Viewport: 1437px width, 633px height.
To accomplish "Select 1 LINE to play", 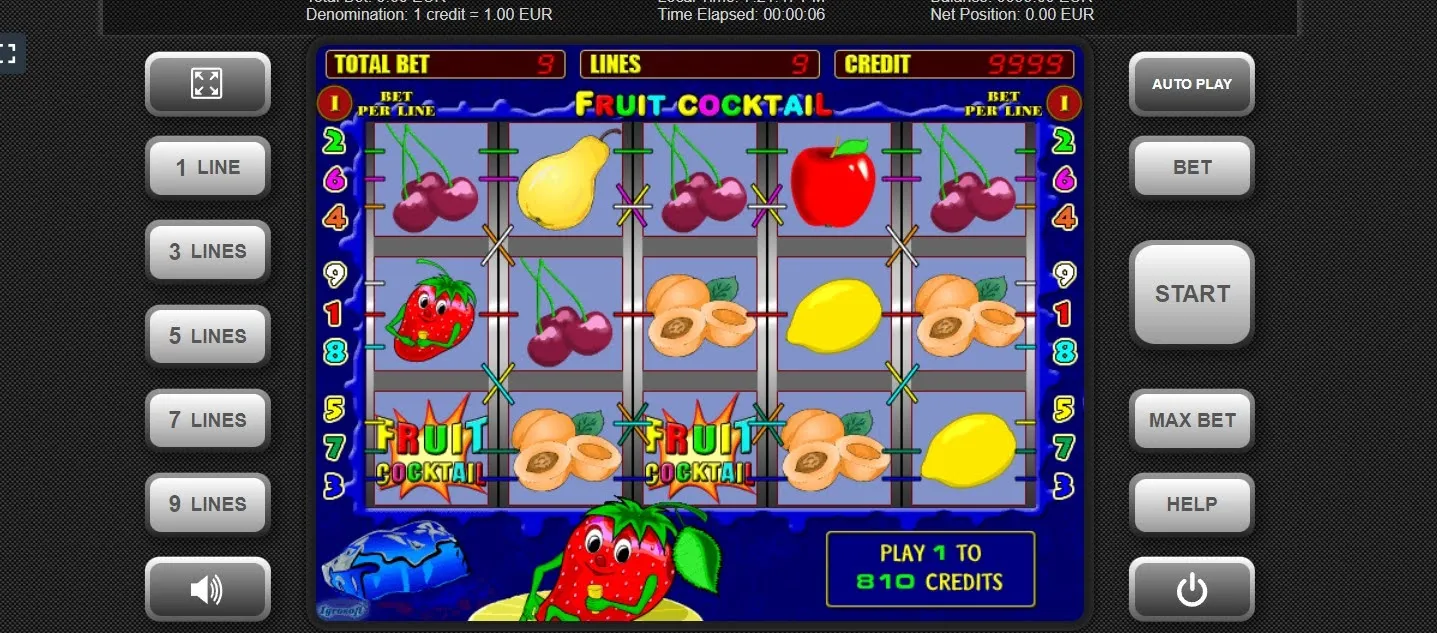I will coord(208,167).
